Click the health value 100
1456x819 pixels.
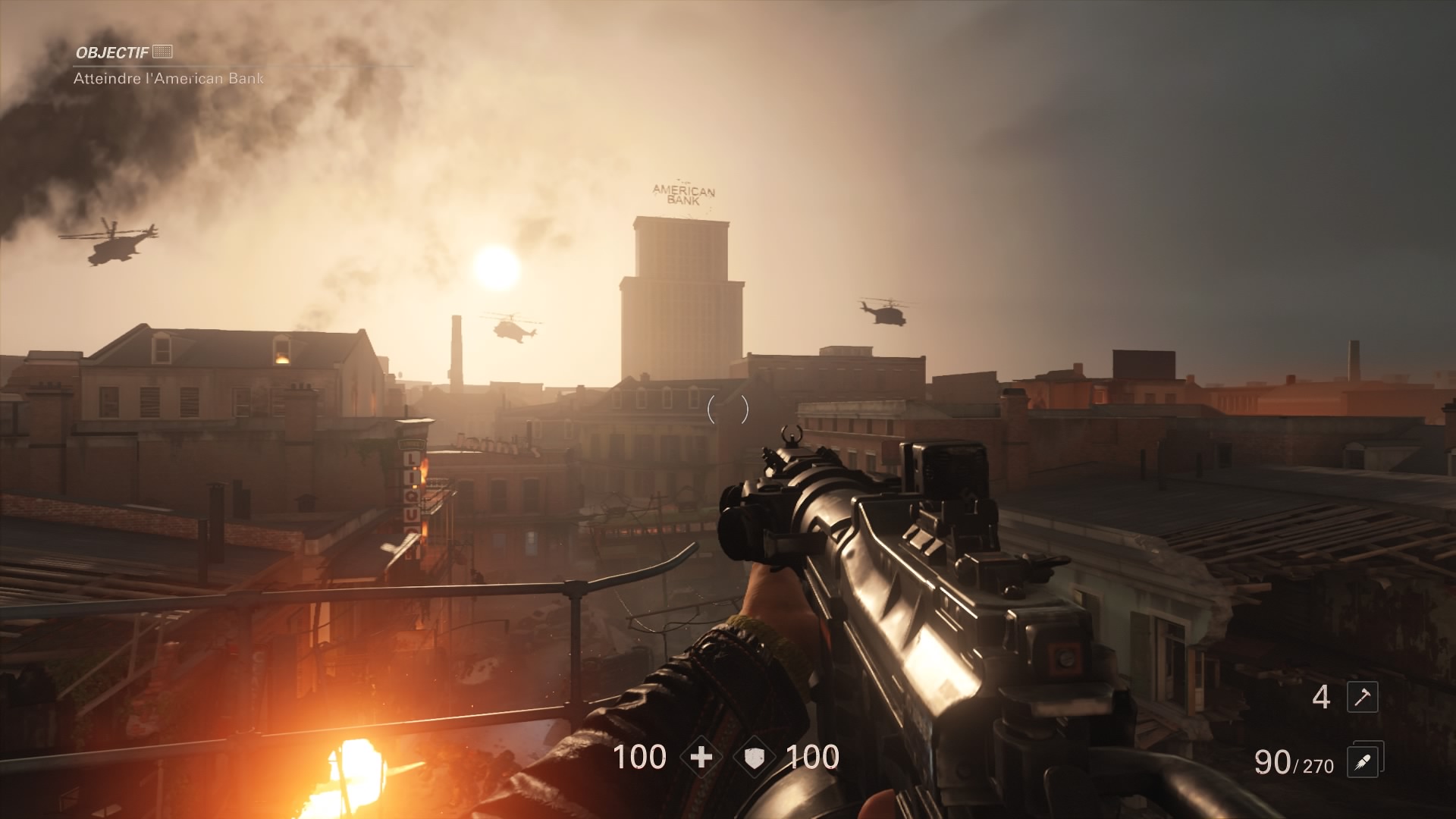click(x=641, y=757)
